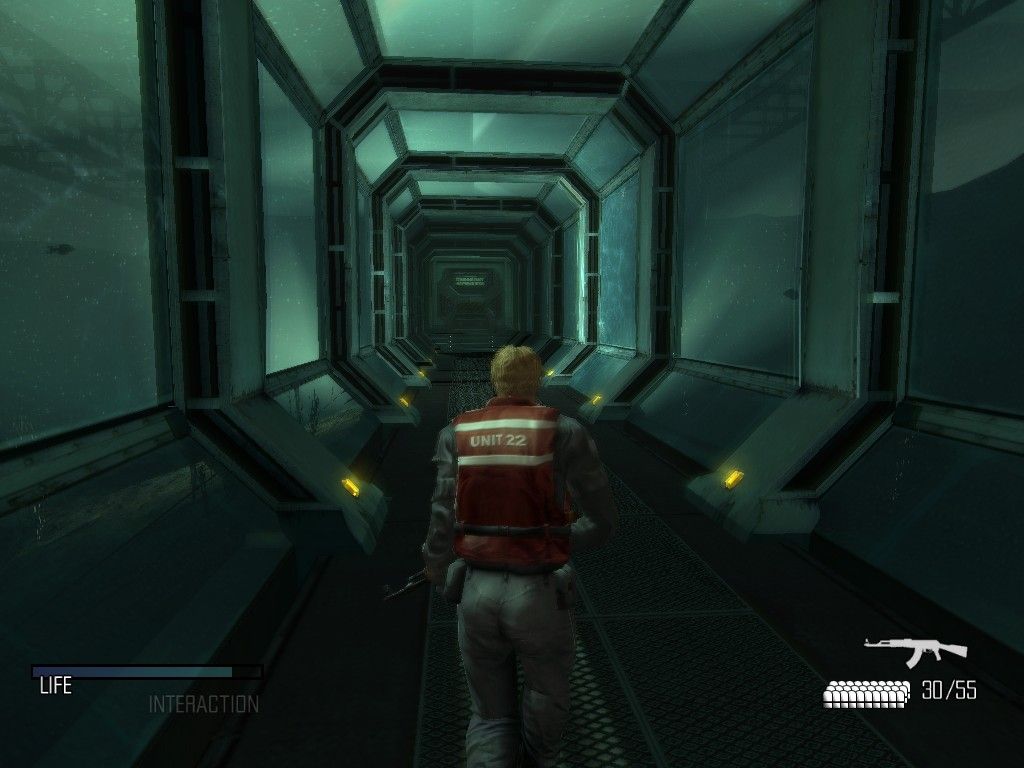This screenshot has width=1024, height=768.
Task: Click the INTERACTION indicator label
Action: pos(203,704)
